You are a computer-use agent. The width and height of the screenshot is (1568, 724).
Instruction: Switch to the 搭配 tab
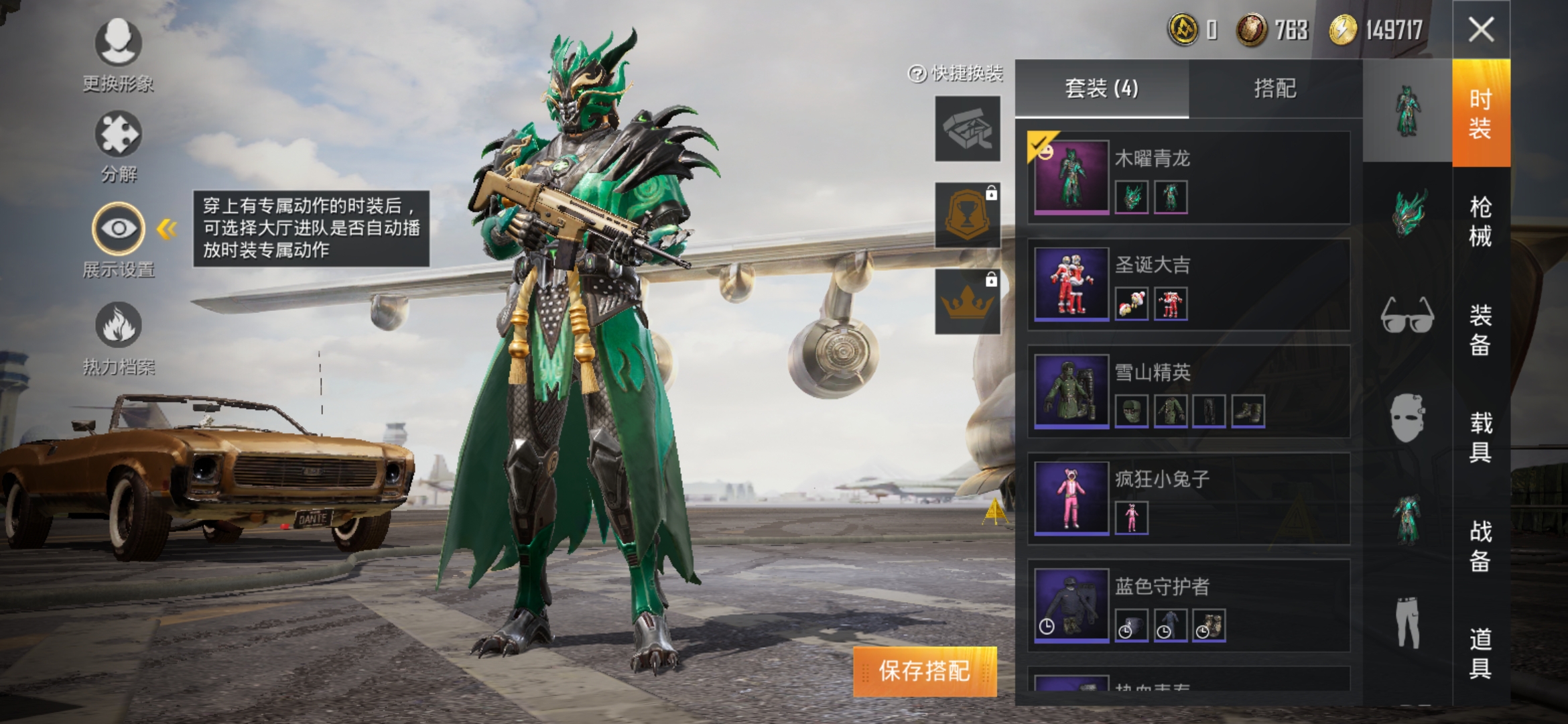pyautogui.click(x=1275, y=88)
